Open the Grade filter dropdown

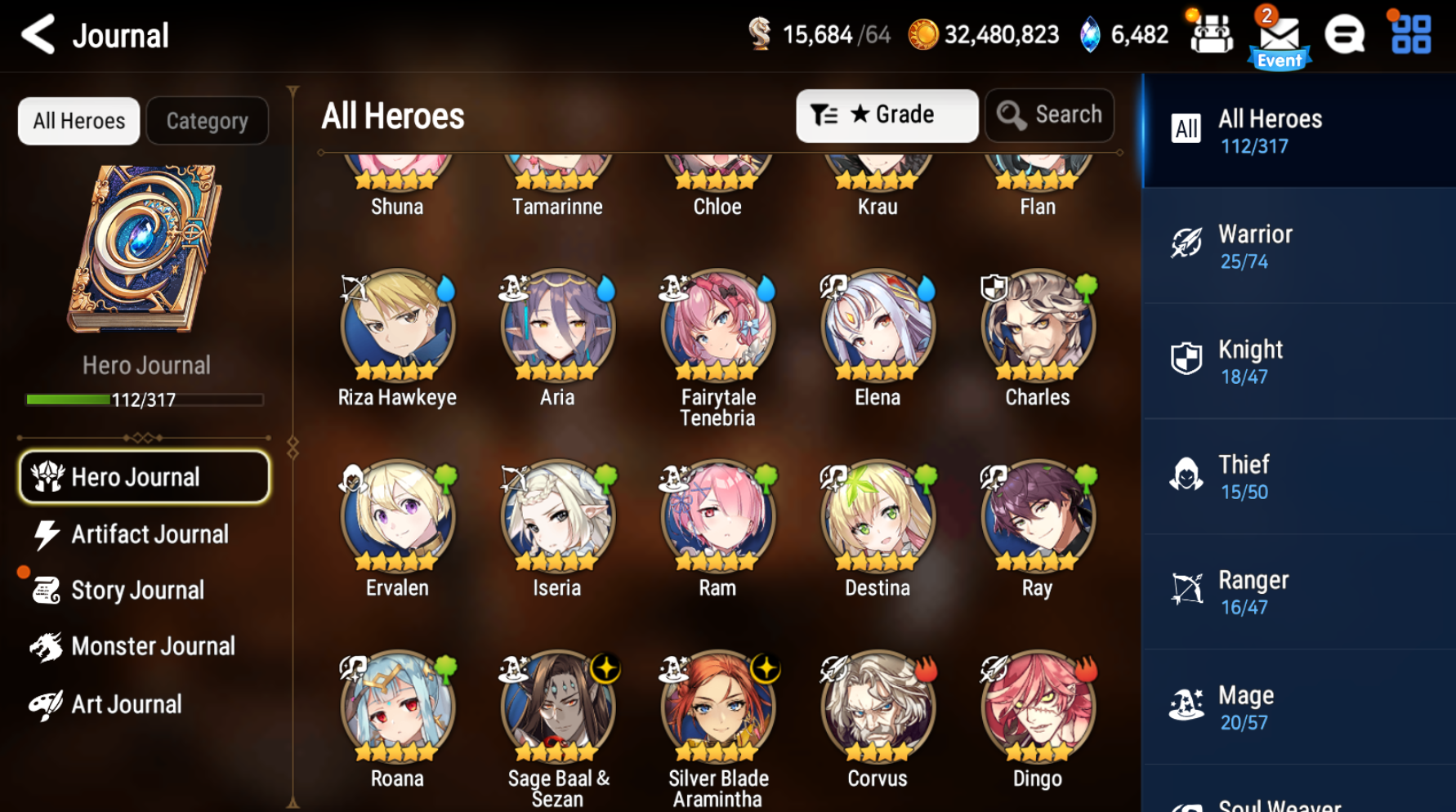[887, 115]
